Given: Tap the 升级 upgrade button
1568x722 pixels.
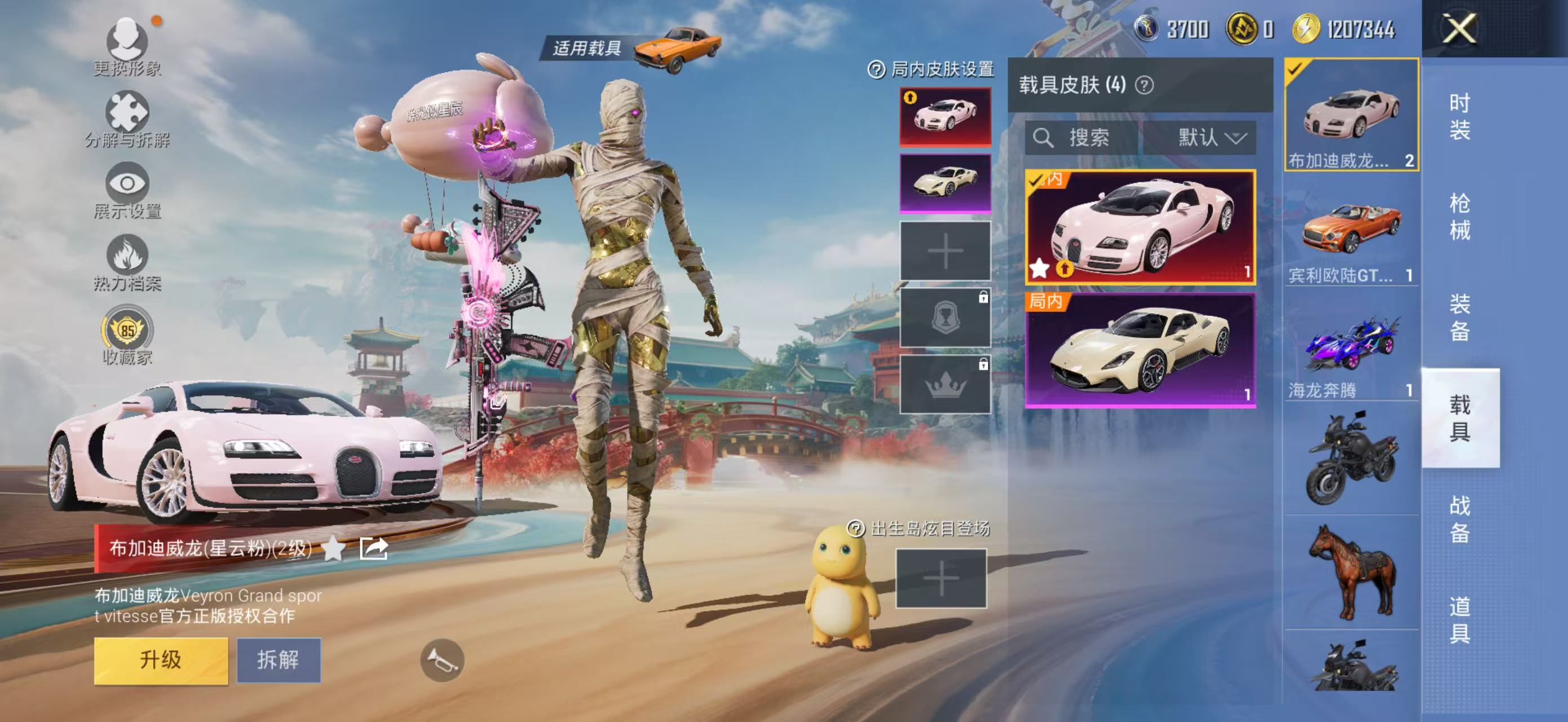Looking at the screenshot, I should 161,661.
